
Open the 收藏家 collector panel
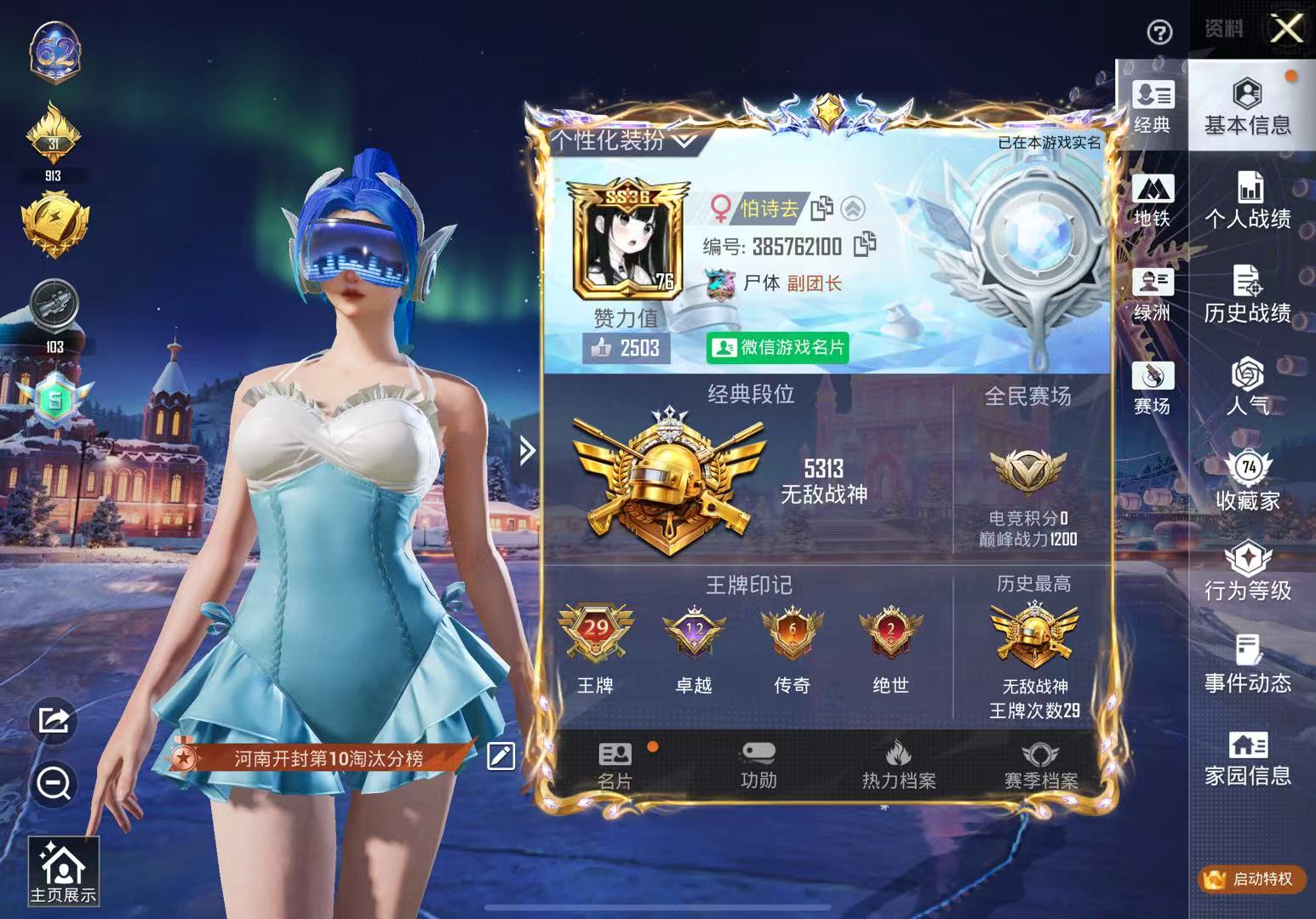point(1249,481)
